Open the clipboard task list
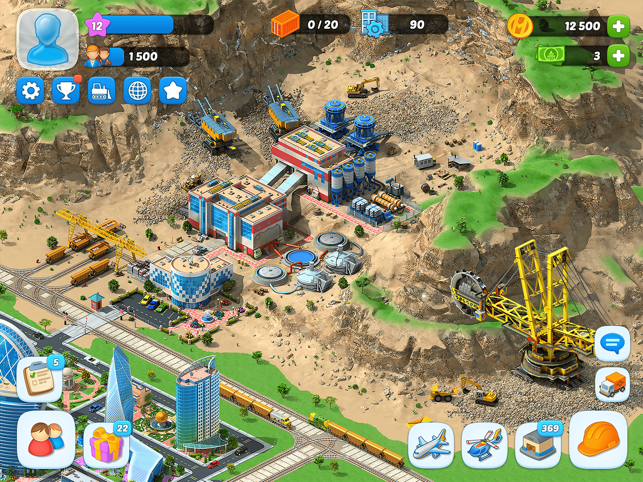The image size is (643, 482). tap(38, 379)
